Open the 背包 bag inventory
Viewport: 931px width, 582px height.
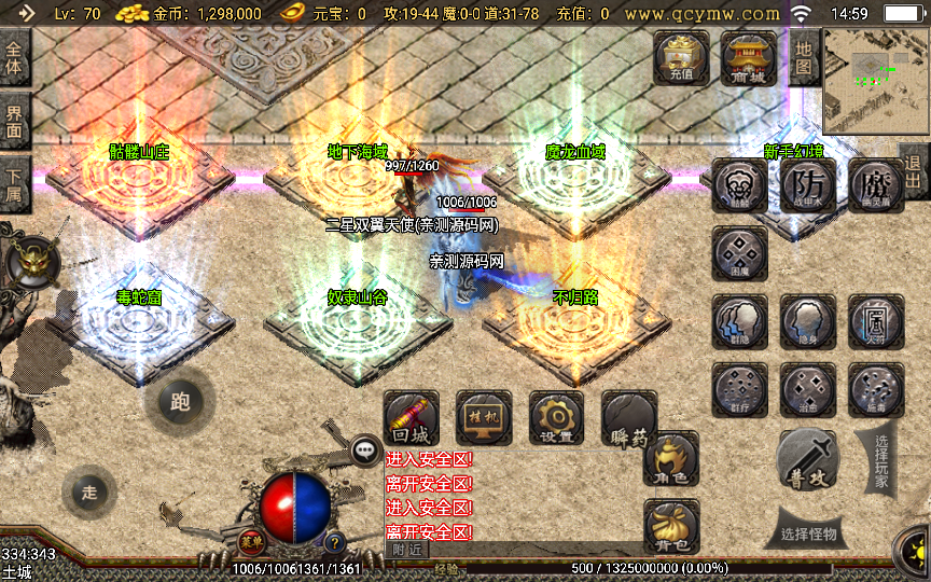(x=671, y=527)
